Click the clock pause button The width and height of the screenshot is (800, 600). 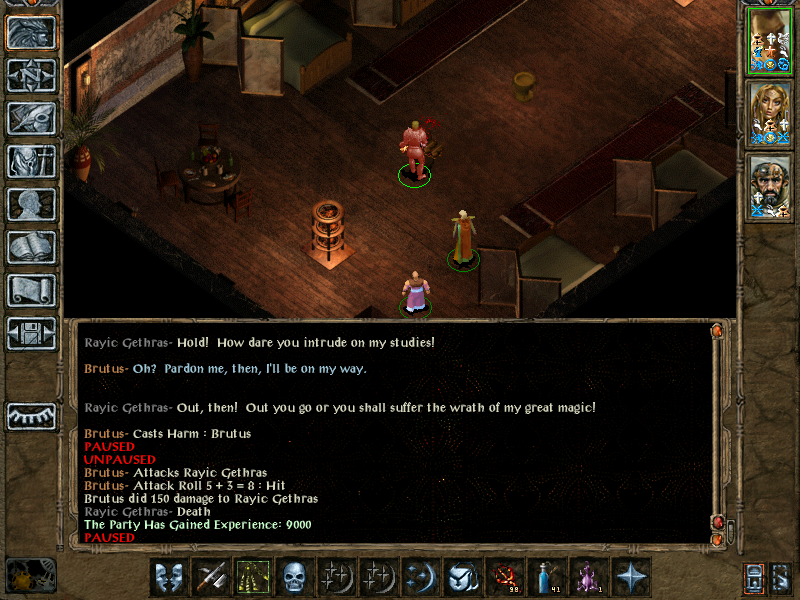point(30,575)
